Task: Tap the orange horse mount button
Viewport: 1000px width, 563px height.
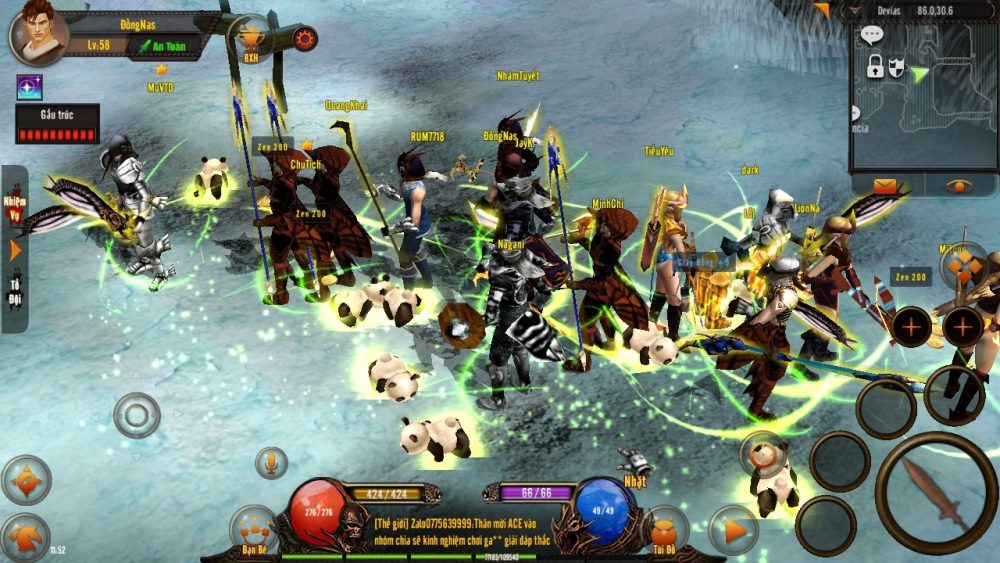Action: pos(25,536)
